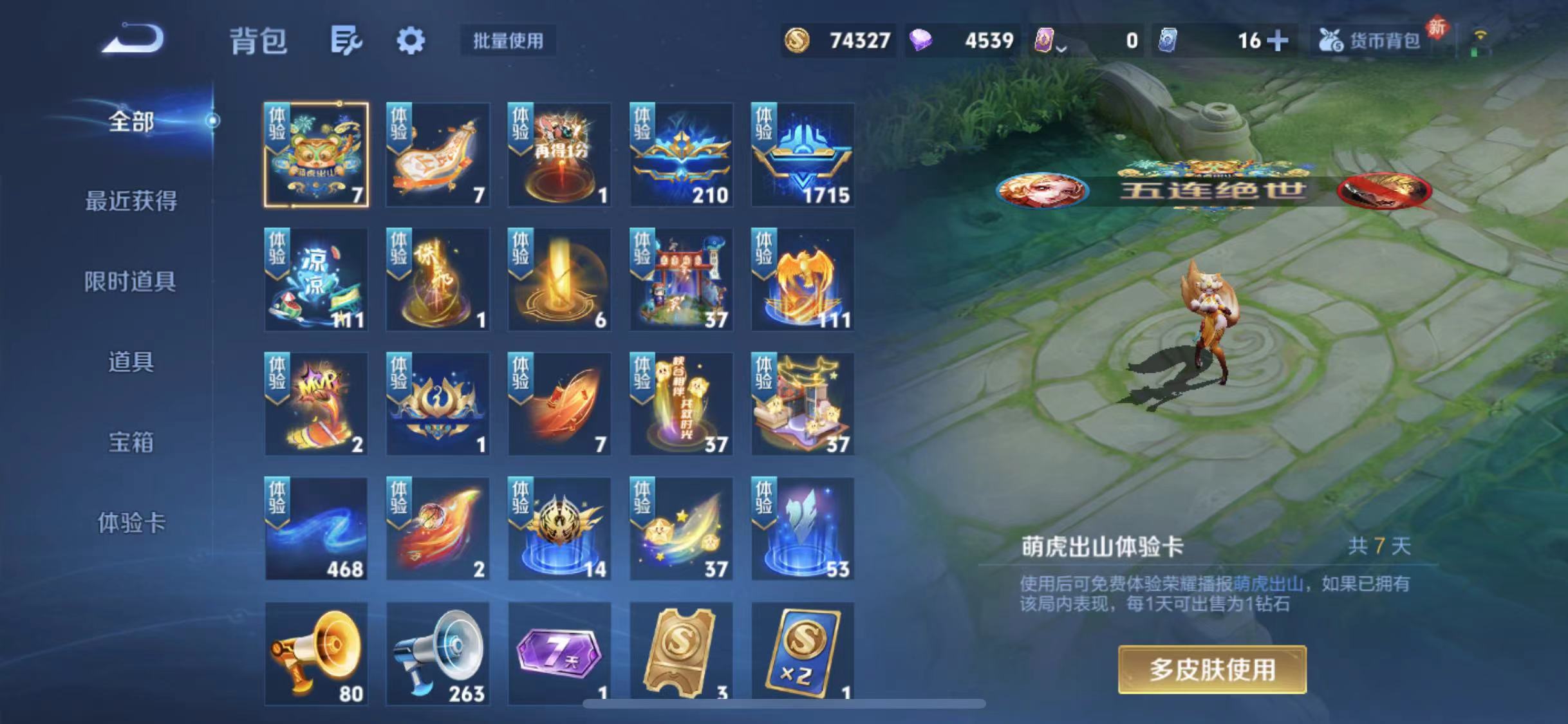The height and width of the screenshot is (724, 1568).
Task: Click the purple diamond currency icon
Action: pos(922,40)
